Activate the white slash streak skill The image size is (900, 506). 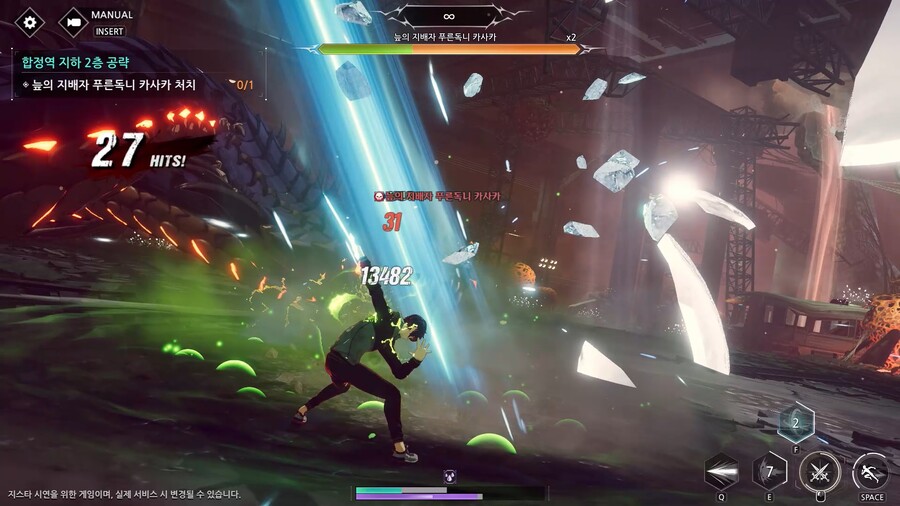pos(722,472)
